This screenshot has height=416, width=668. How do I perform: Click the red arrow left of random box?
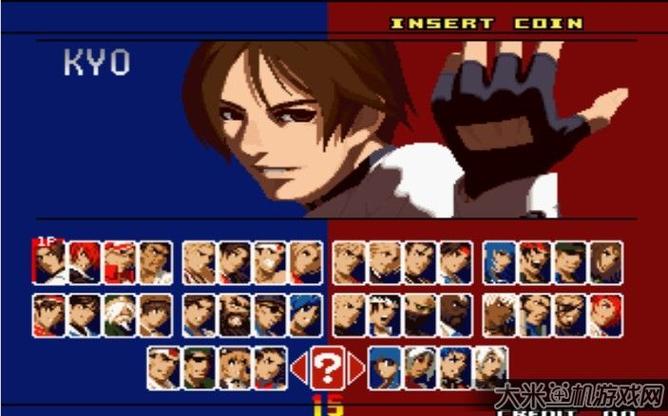click(x=297, y=369)
